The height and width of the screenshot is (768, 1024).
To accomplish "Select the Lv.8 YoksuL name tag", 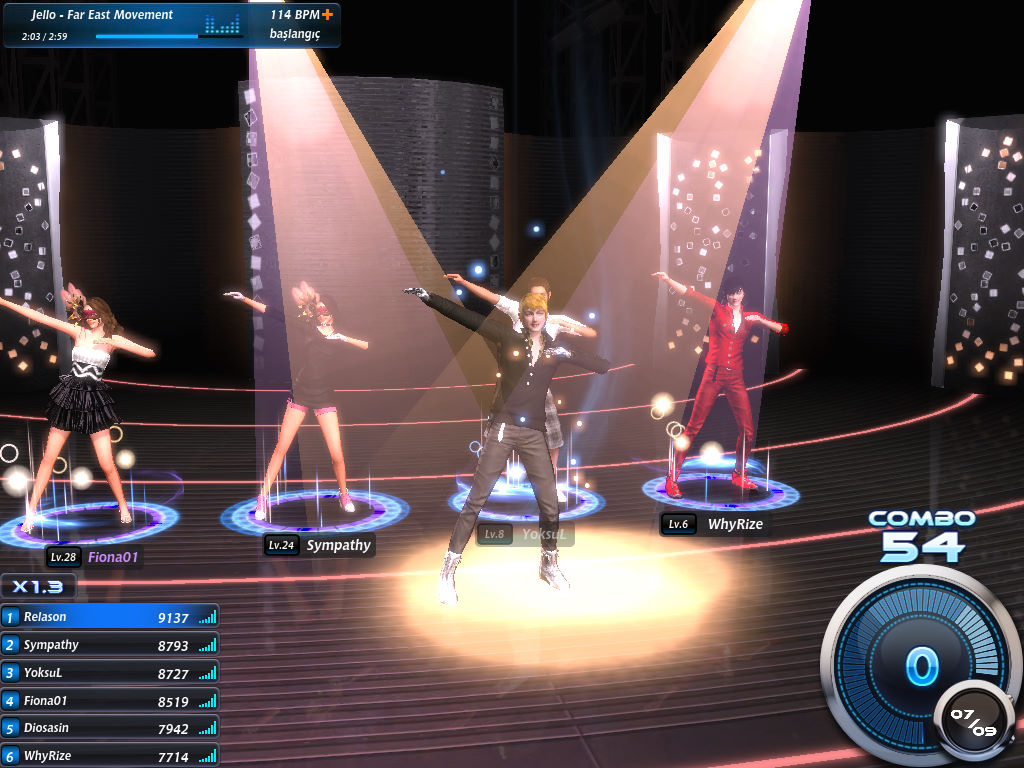I will pos(525,534).
